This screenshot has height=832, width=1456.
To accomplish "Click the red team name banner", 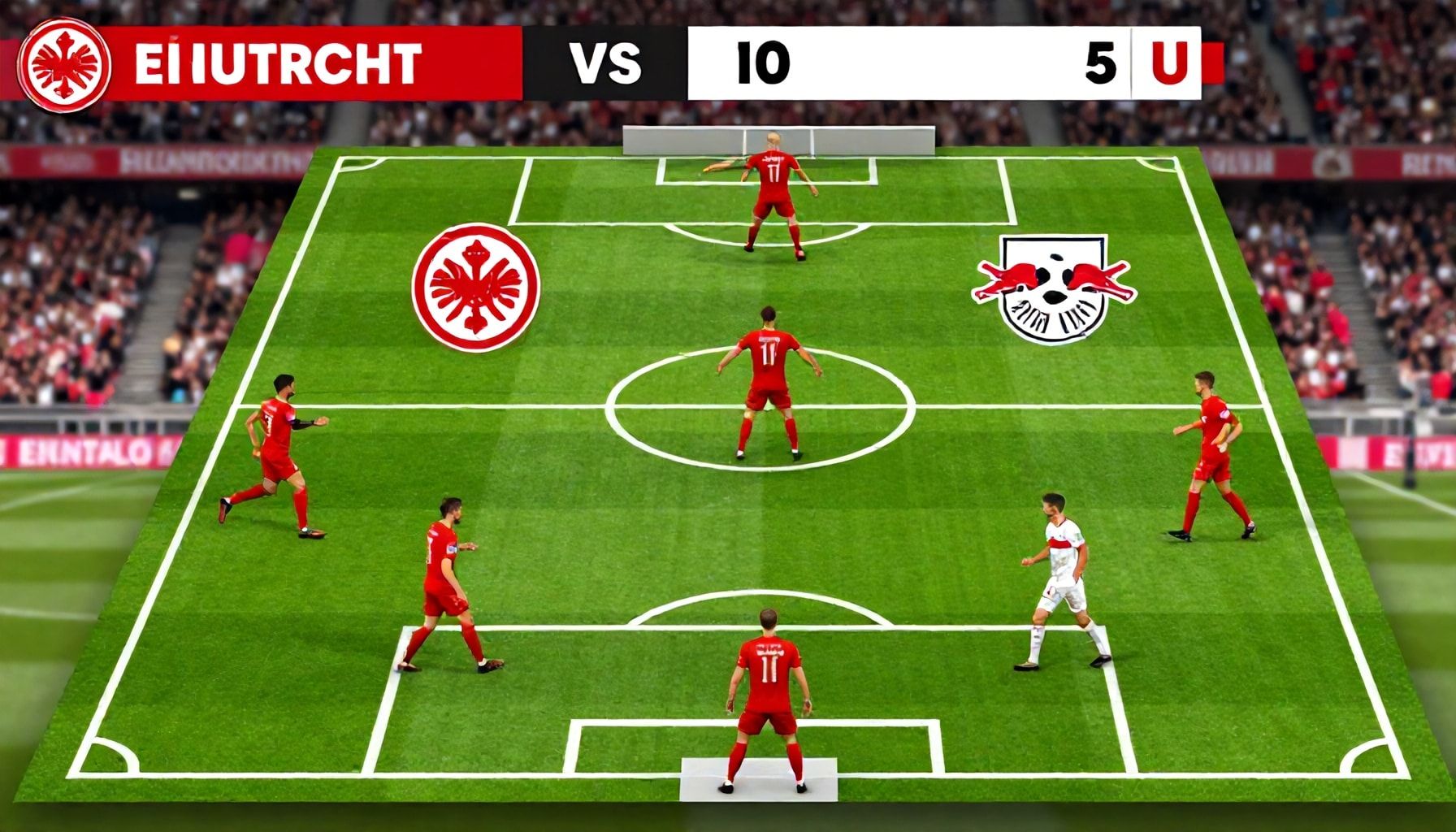I will pyautogui.click(x=317, y=63).
